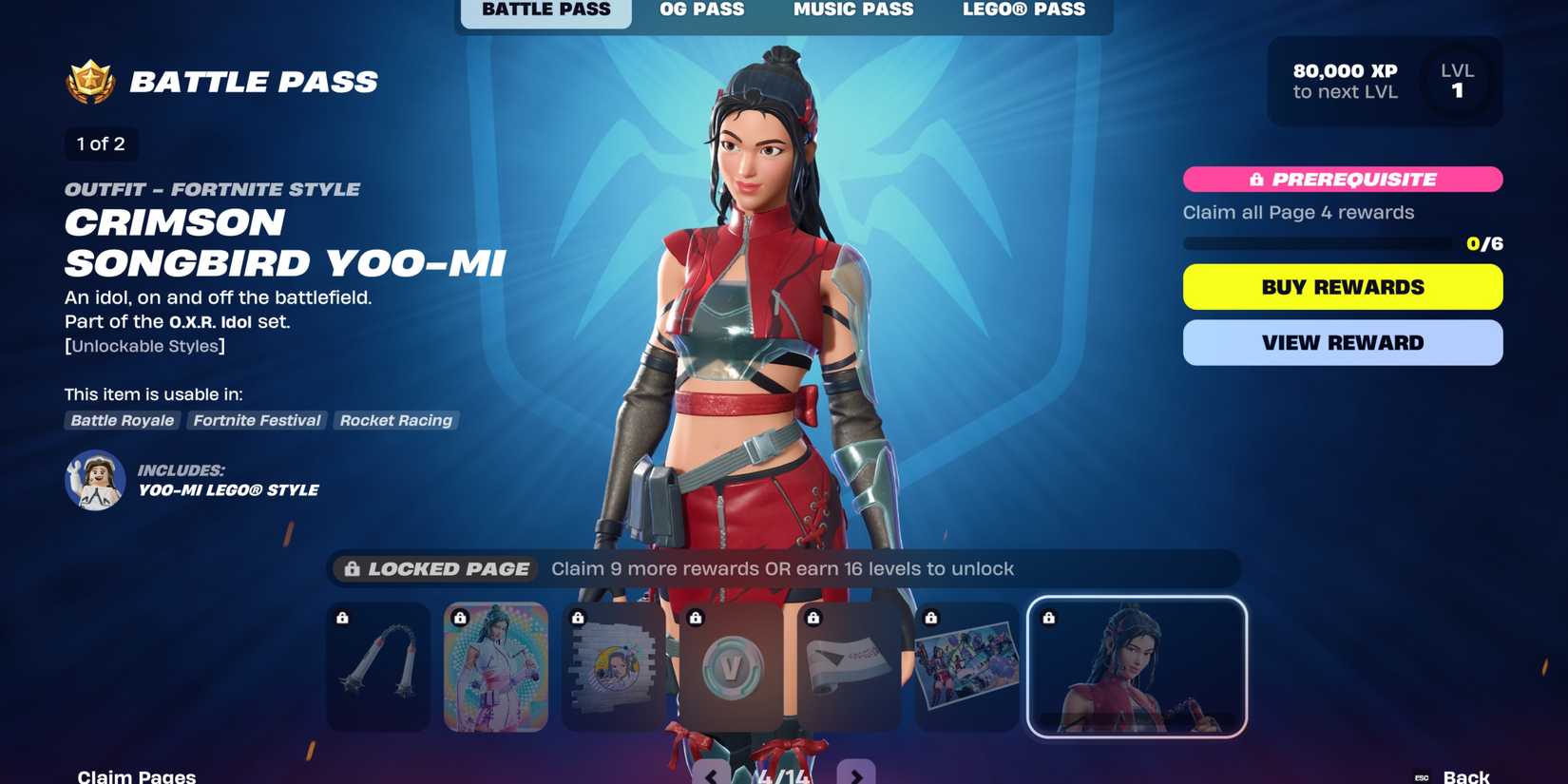Toggle the Rocket Racing usability tag

tap(396, 420)
